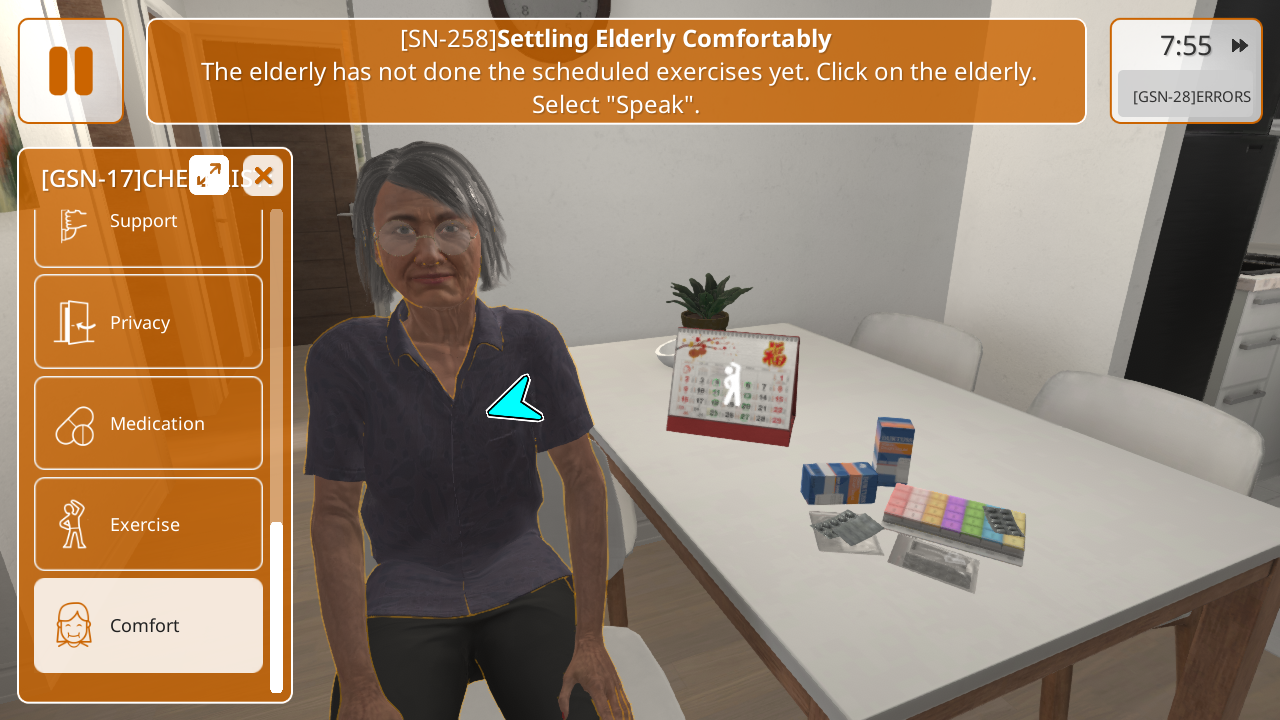
Task: Close the checklist panel
Action: point(263,176)
